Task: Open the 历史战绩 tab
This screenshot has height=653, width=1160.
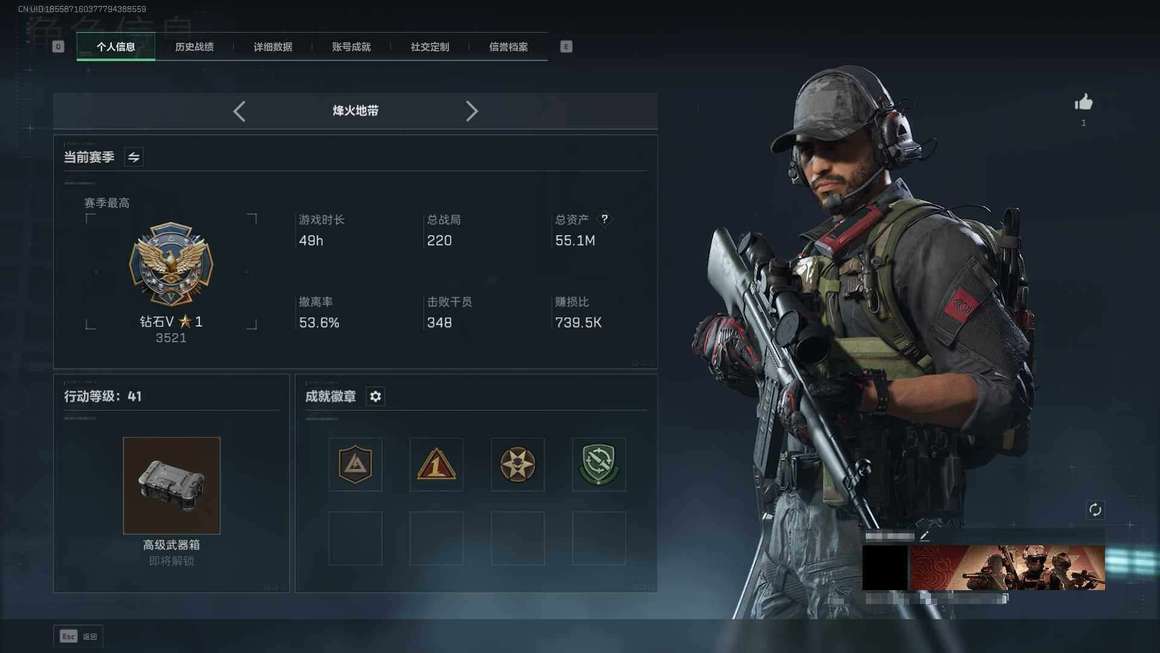Action: click(194, 47)
